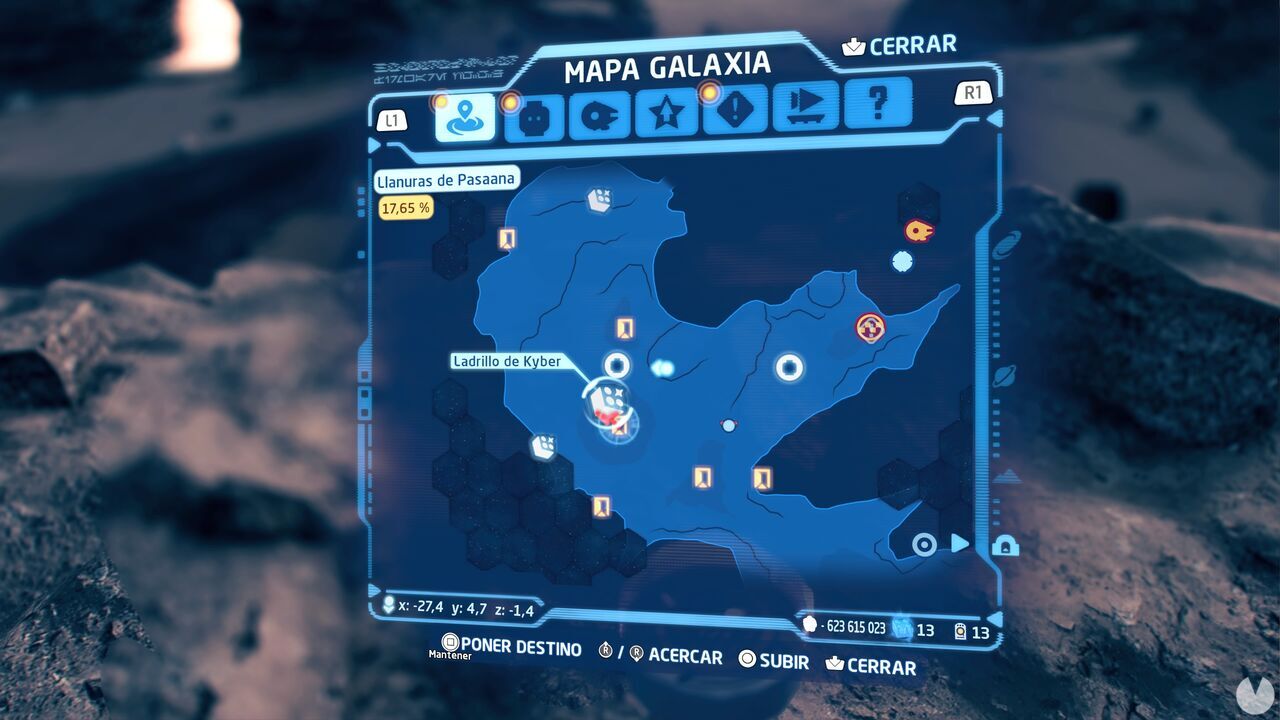Click the arrow beside the bullseye icon
Image resolution: width=1280 pixels, height=720 pixels.
959,543
